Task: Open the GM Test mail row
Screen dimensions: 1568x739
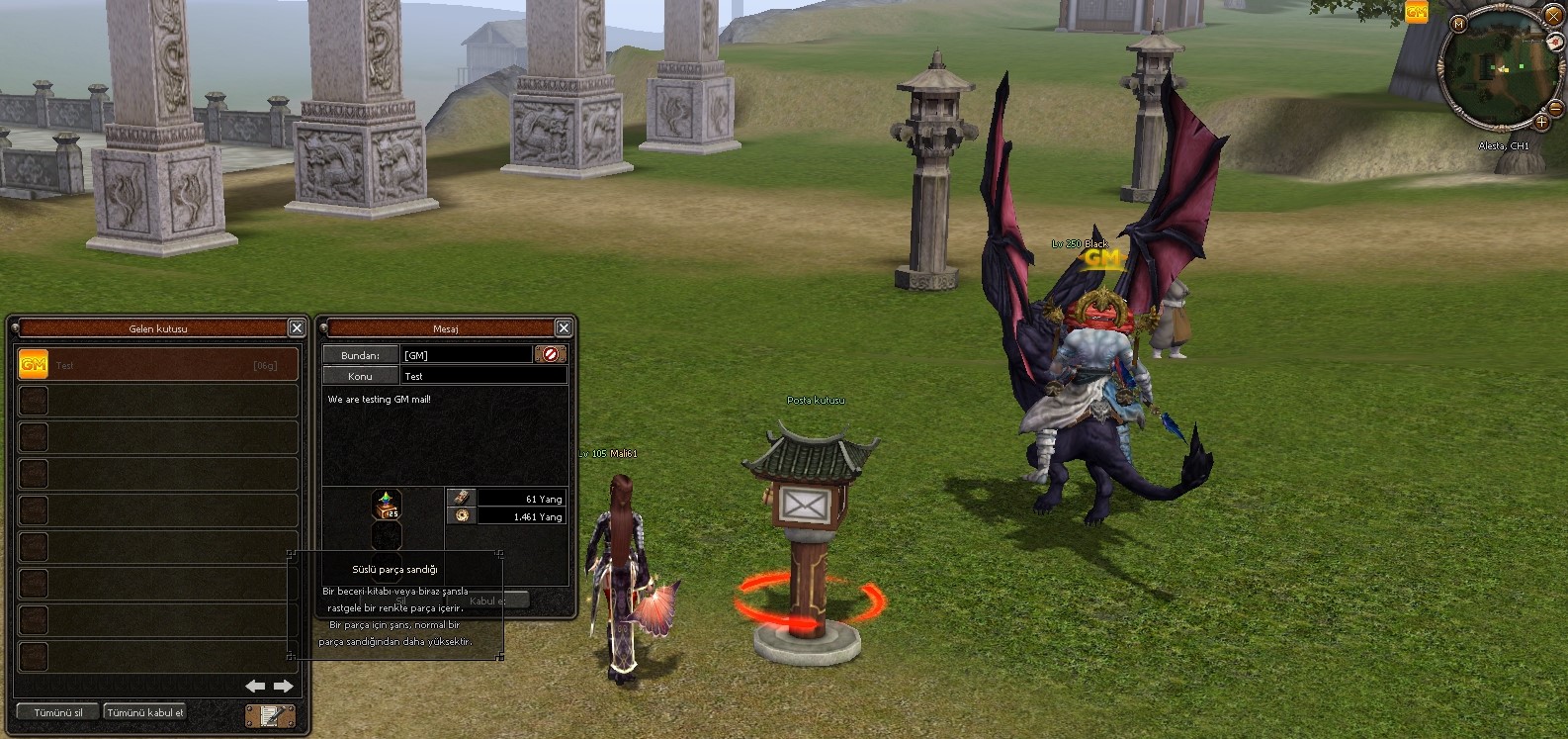Action: pos(158,365)
